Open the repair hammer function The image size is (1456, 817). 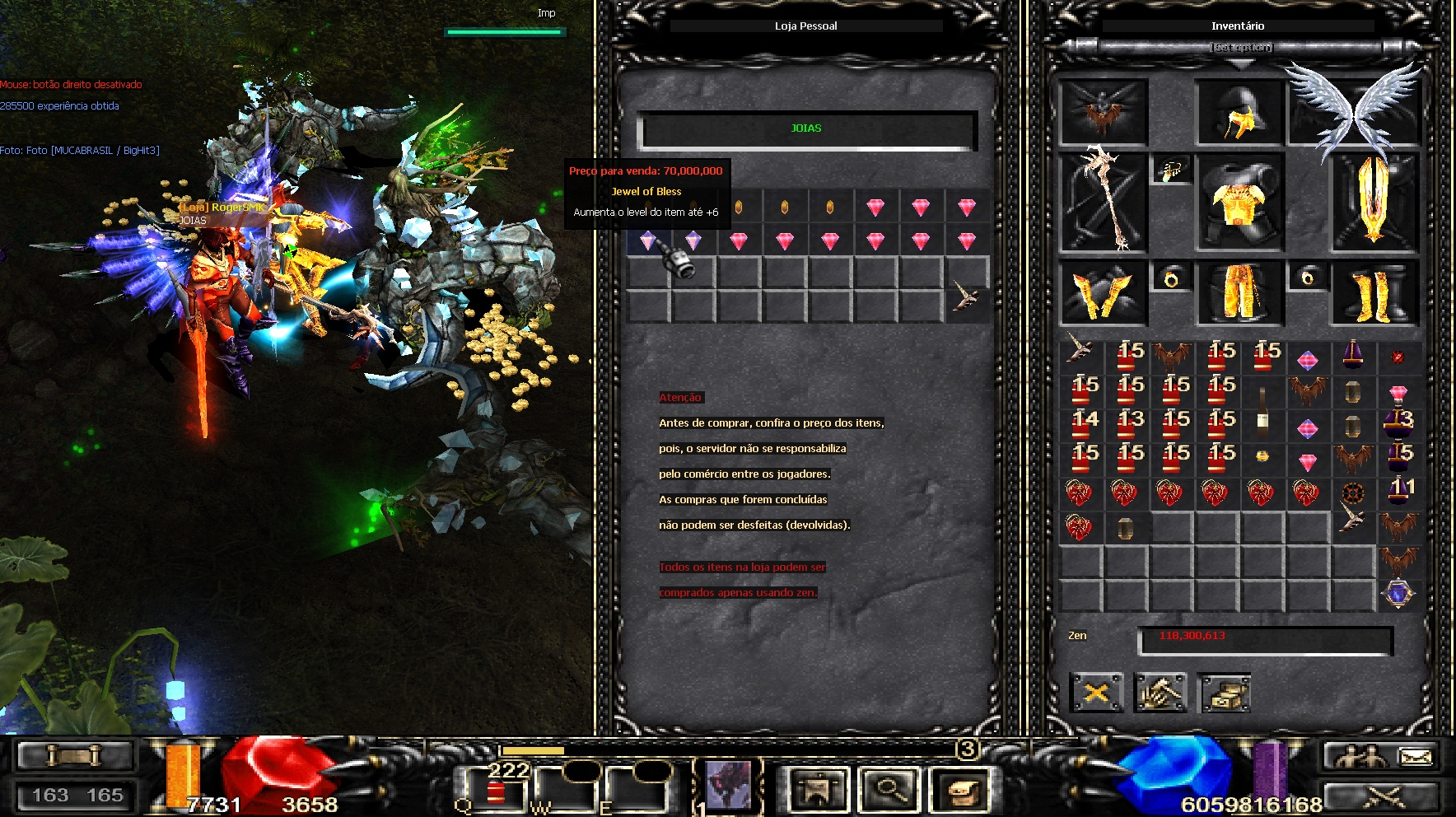click(x=1160, y=693)
